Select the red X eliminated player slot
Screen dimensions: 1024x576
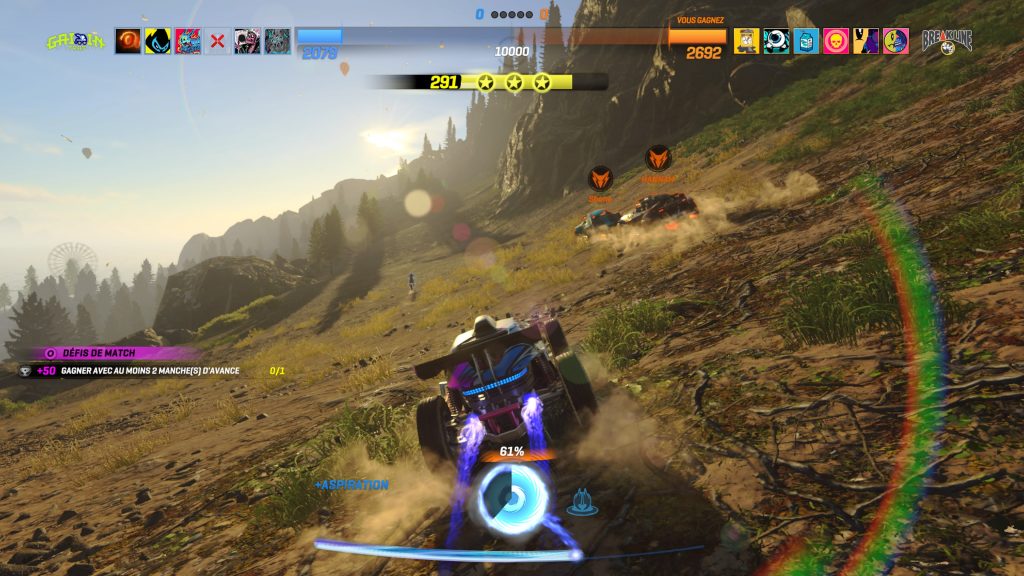pyautogui.click(x=217, y=41)
